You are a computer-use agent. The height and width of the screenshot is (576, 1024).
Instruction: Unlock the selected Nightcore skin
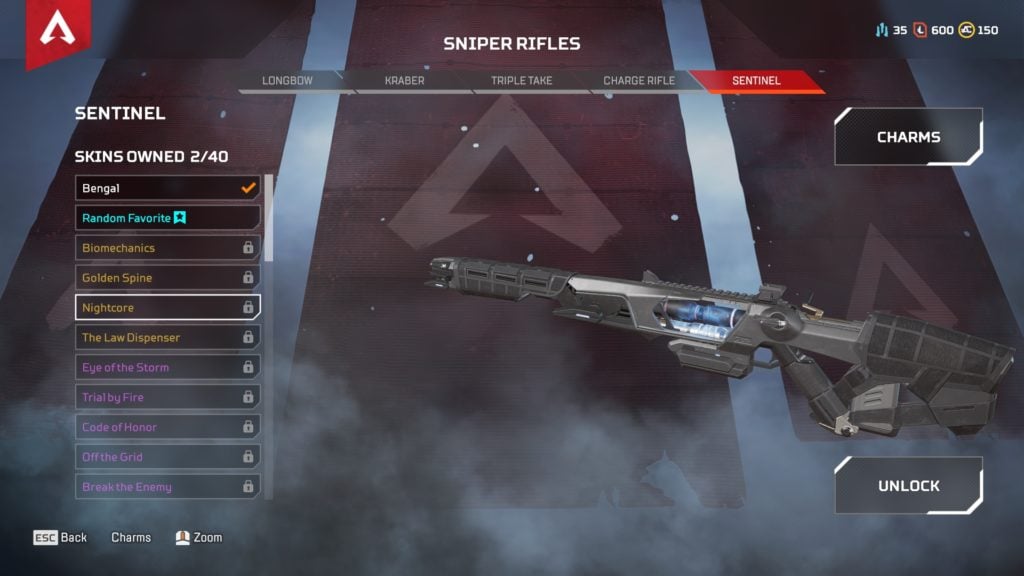(x=908, y=486)
